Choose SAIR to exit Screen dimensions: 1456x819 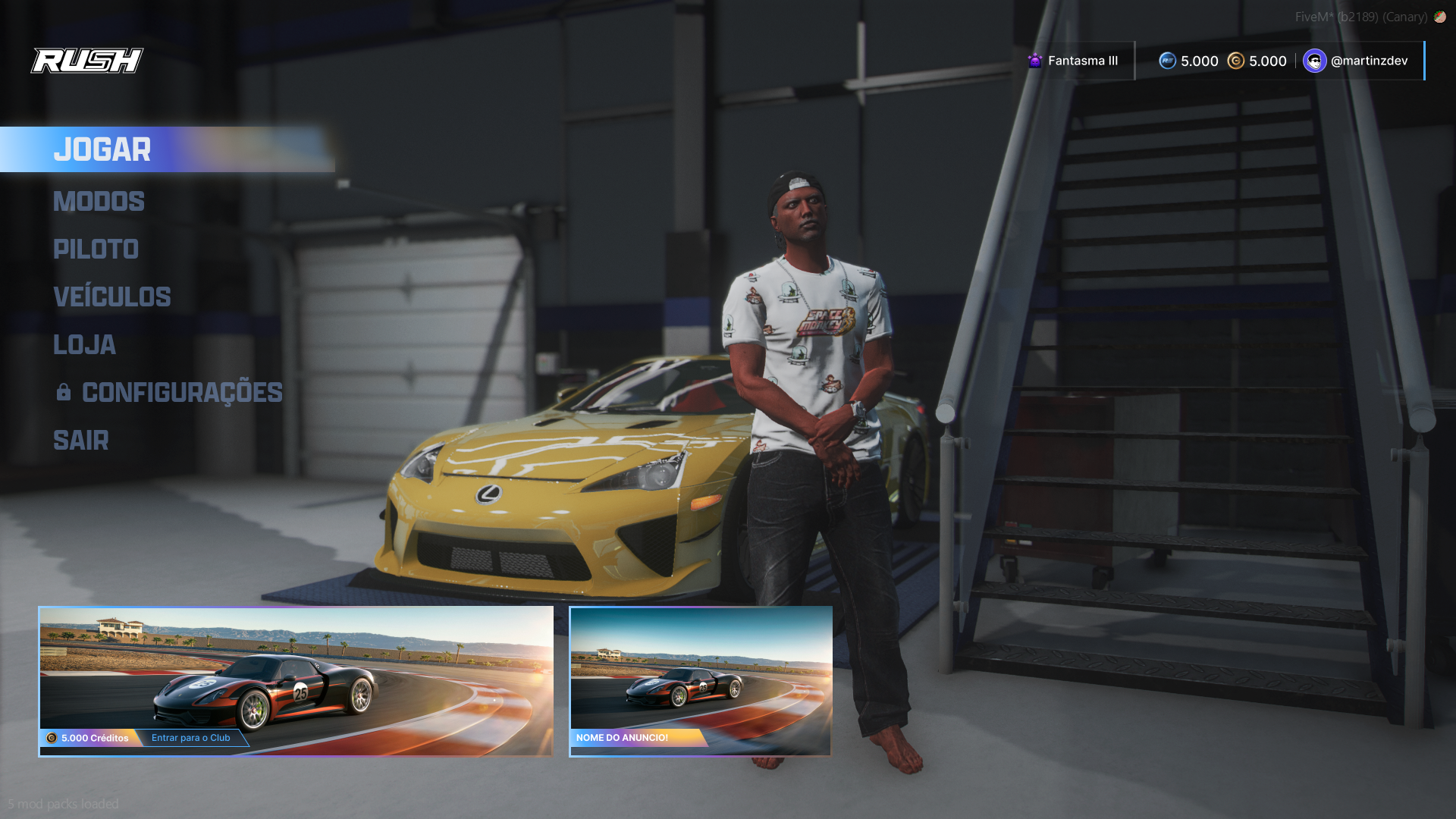(x=80, y=441)
